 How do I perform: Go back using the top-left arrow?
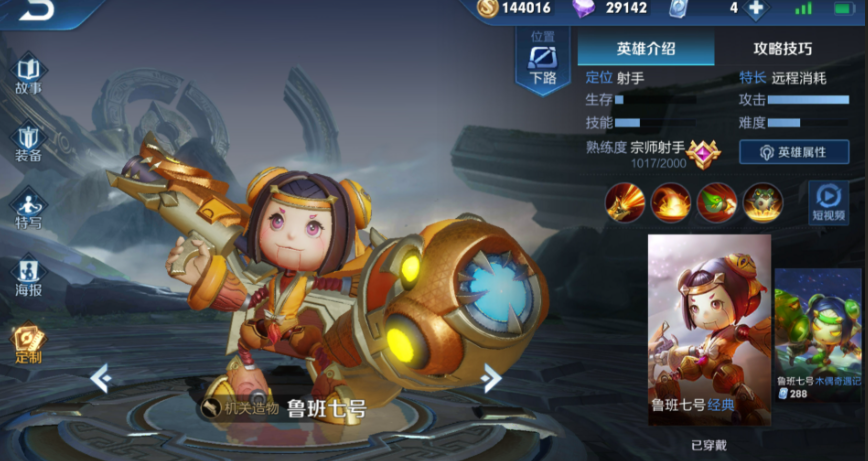pos(38,10)
